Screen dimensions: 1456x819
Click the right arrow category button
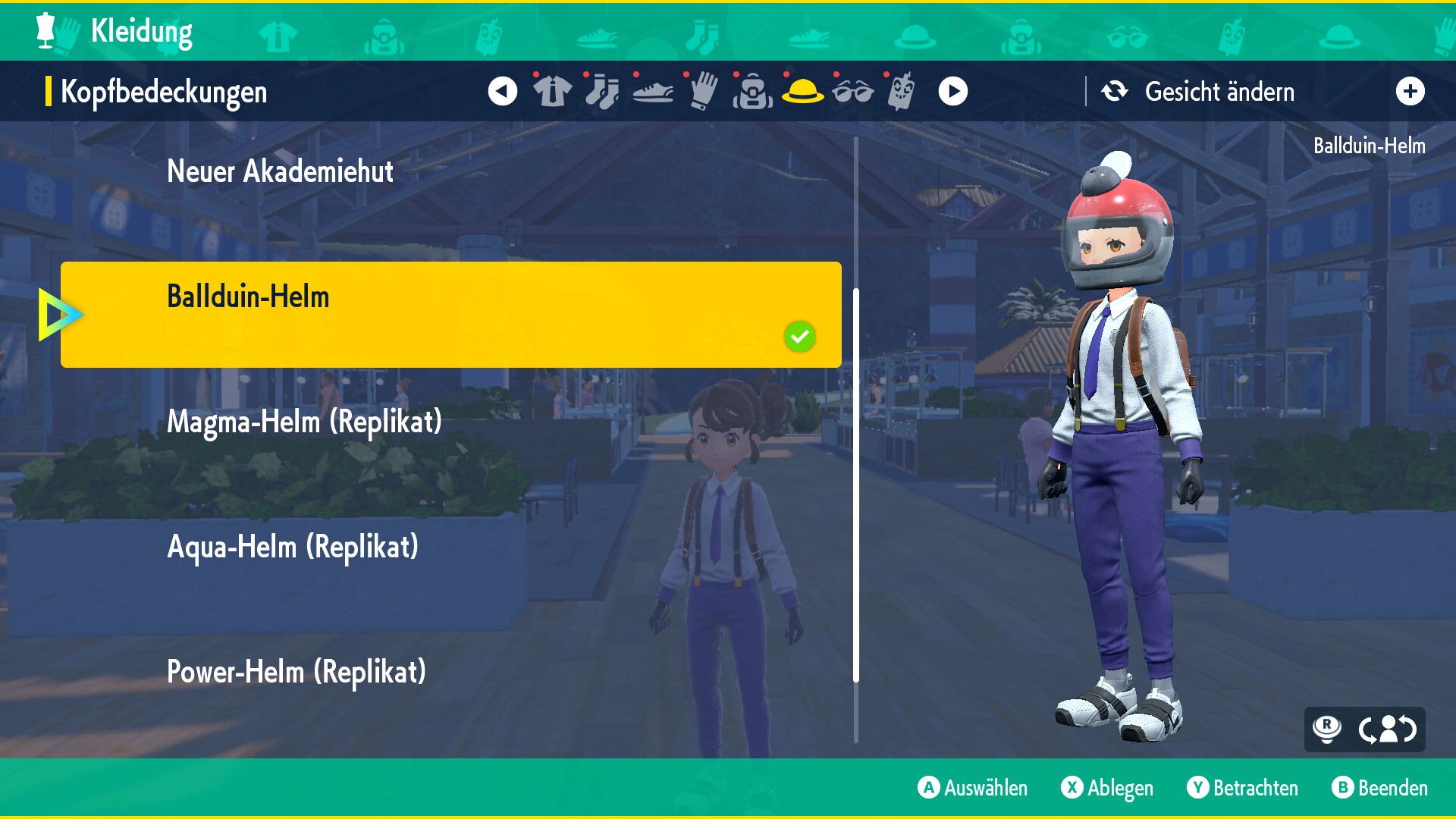(x=952, y=92)
